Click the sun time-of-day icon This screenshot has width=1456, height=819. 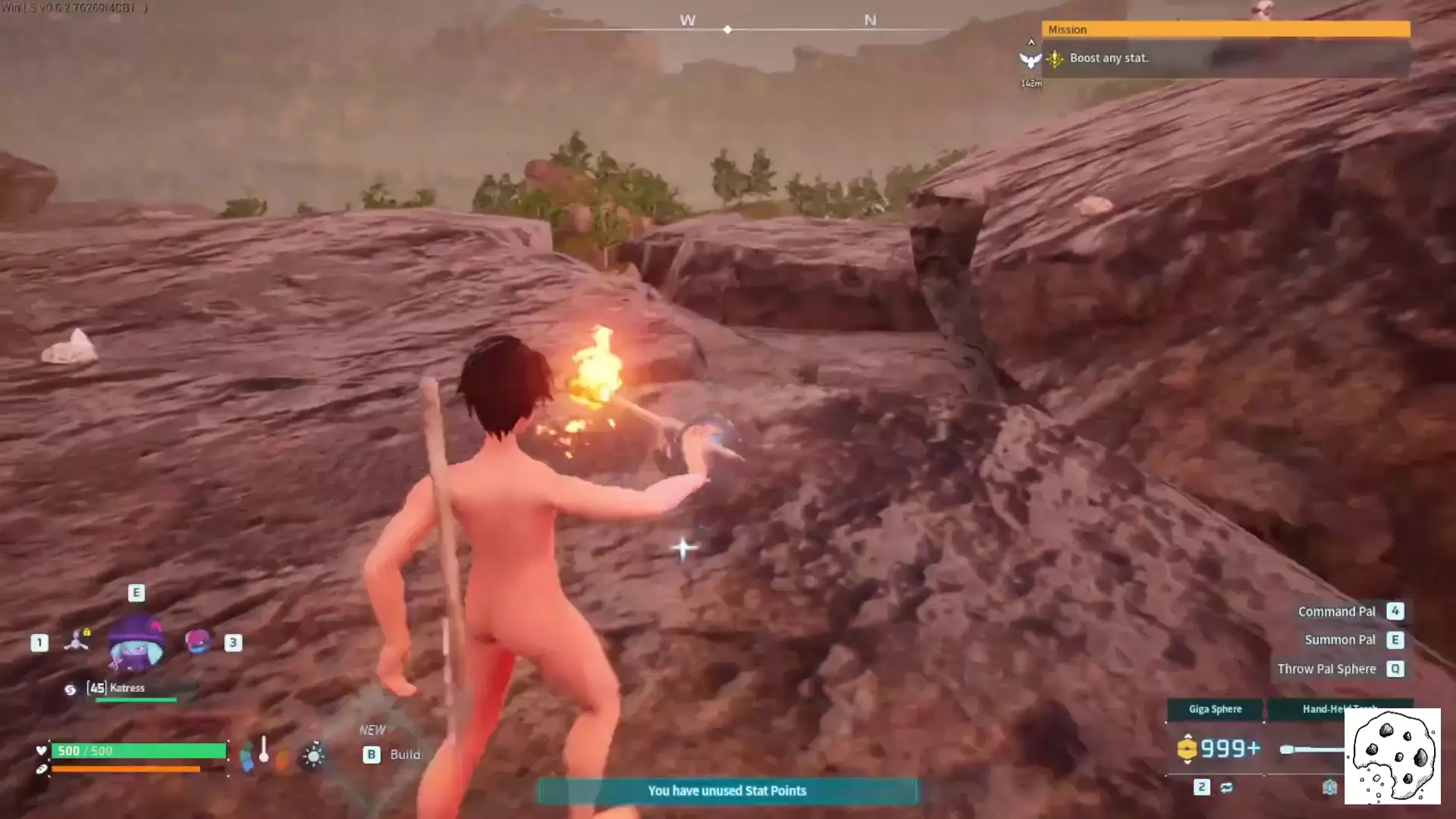point(313,756)
